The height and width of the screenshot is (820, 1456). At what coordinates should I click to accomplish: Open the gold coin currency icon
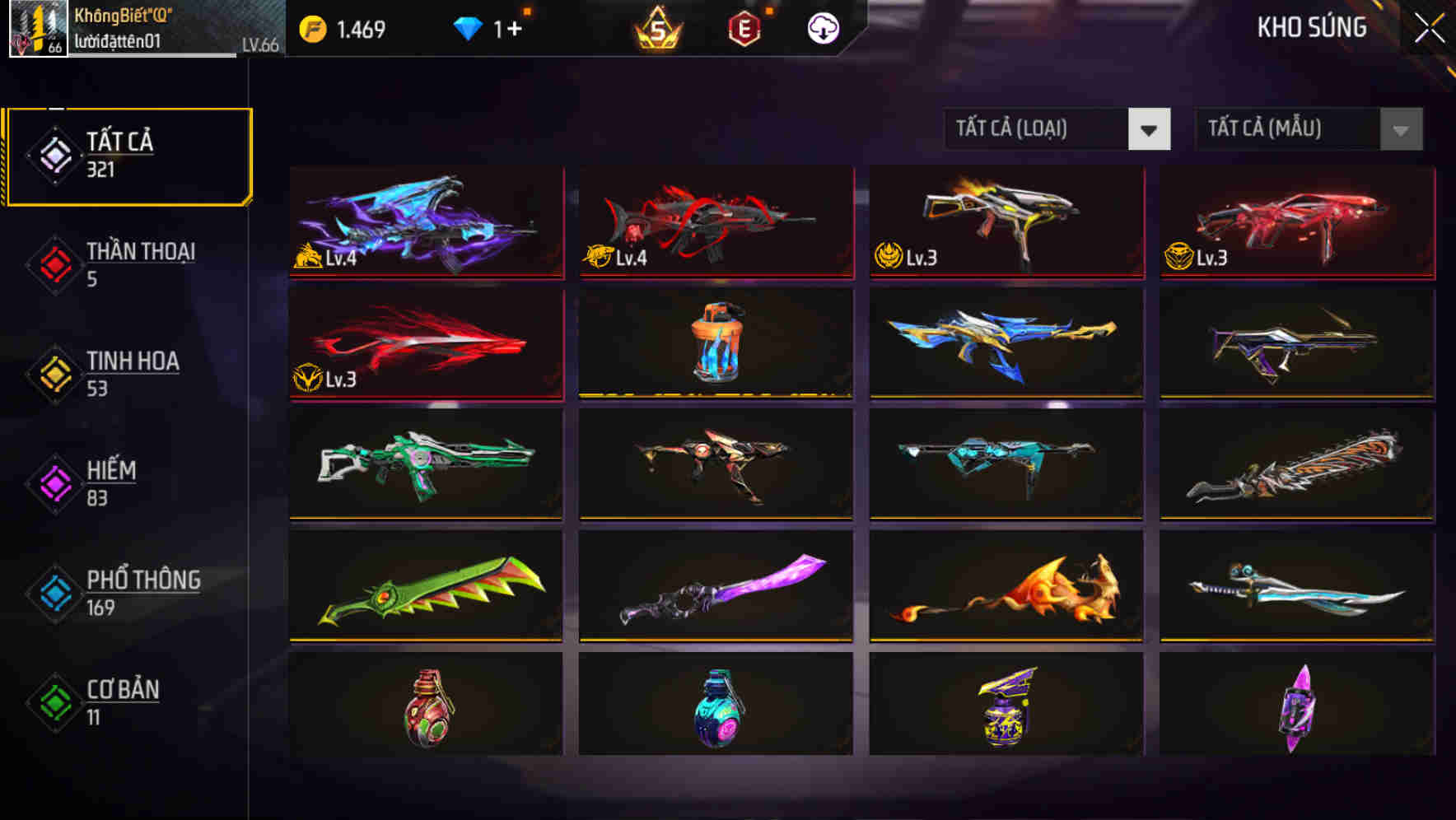[311, 27]
